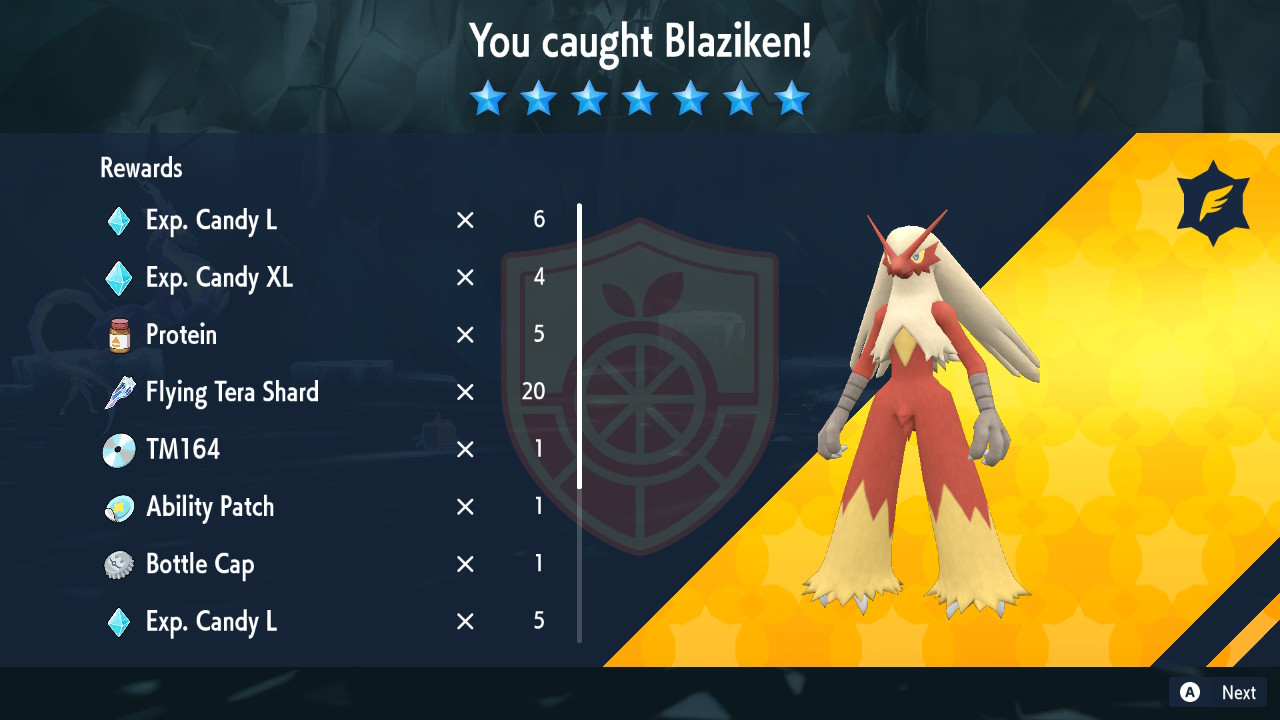1280x720 pixels.
Task: Select the Exp. Candy XL icon
Action: pyautogui.click(x=118, y=278)
